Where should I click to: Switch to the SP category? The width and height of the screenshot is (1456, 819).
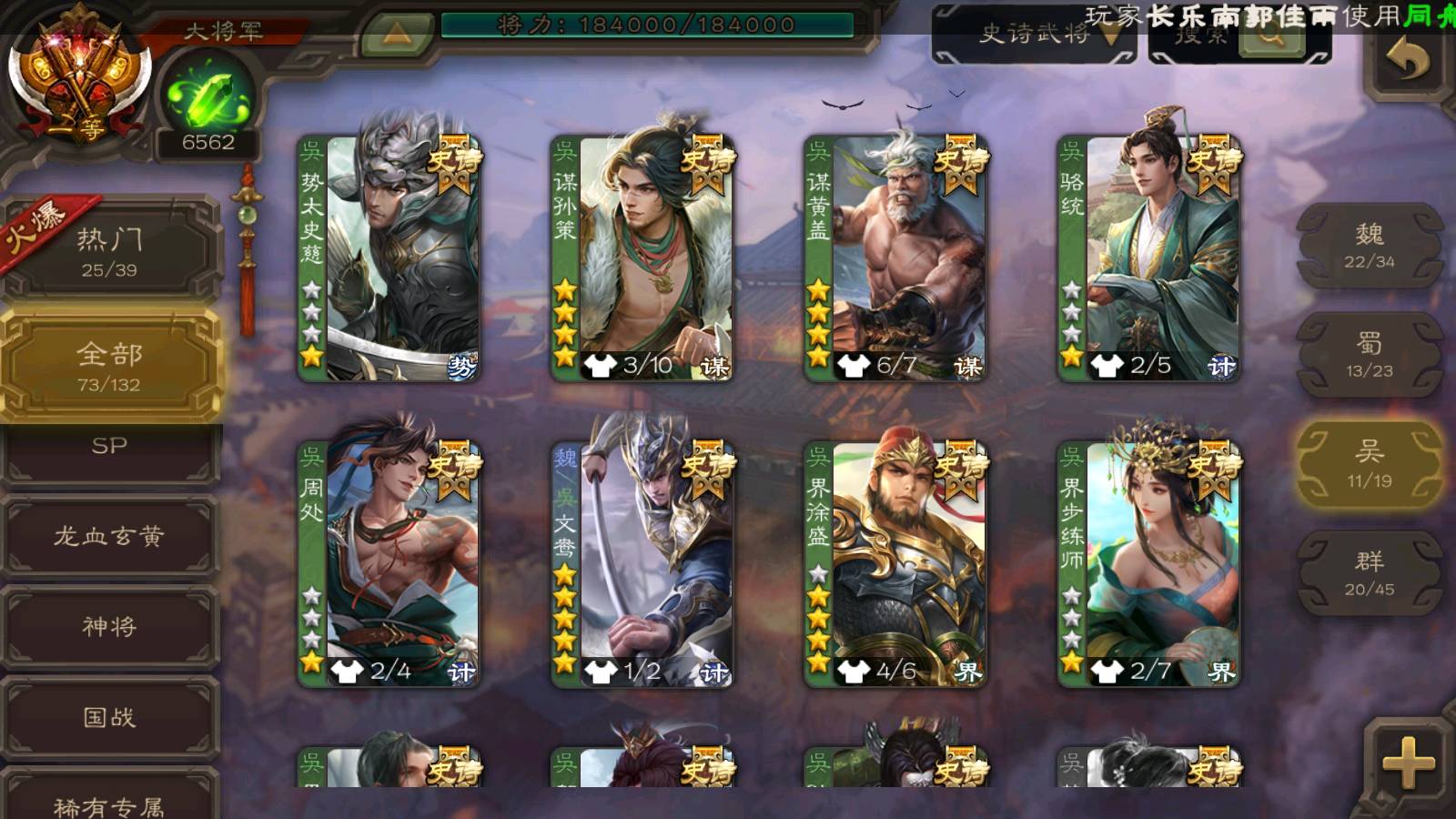pyautogui.click(x=109, y=449)
